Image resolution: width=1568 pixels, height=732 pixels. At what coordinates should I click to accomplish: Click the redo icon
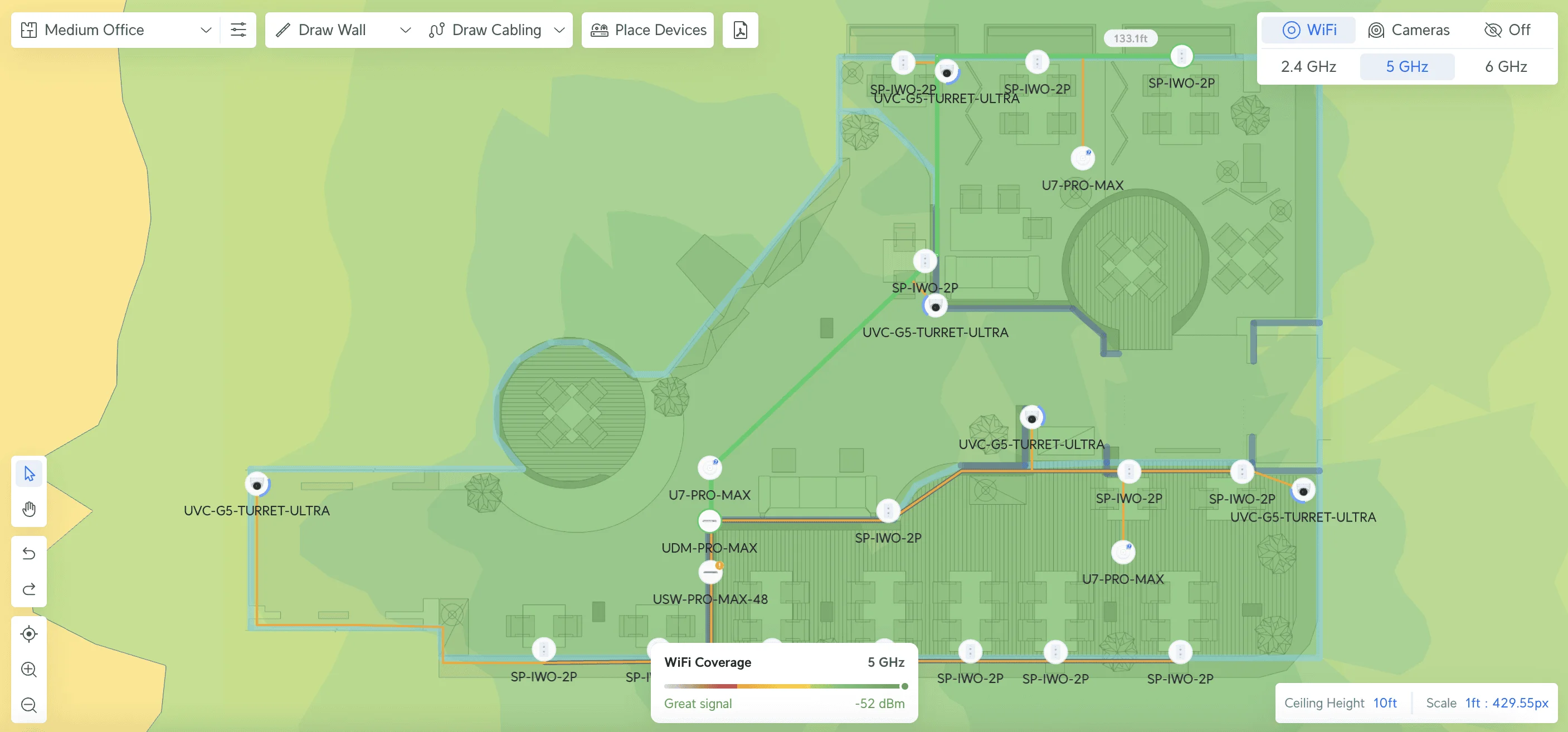pos(28,588)
